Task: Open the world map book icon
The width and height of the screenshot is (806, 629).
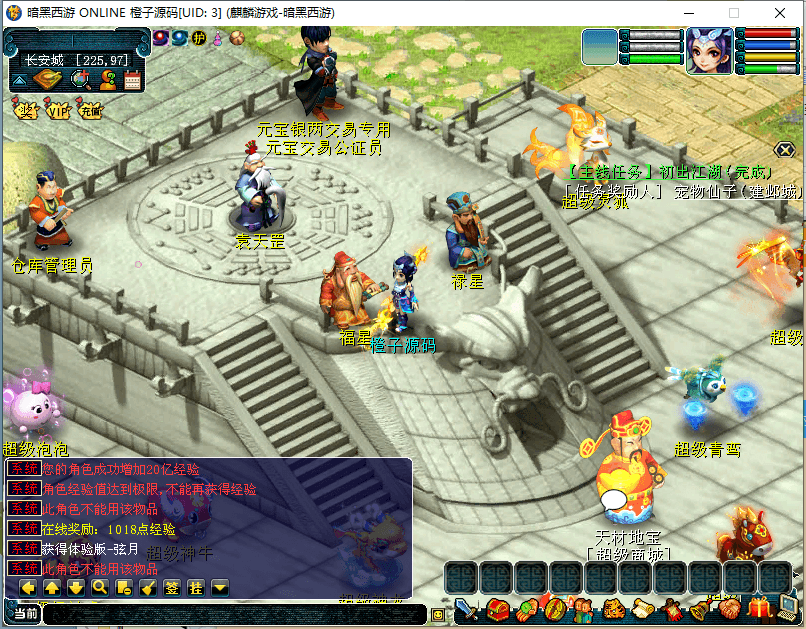Action: (x=47, y=80)
